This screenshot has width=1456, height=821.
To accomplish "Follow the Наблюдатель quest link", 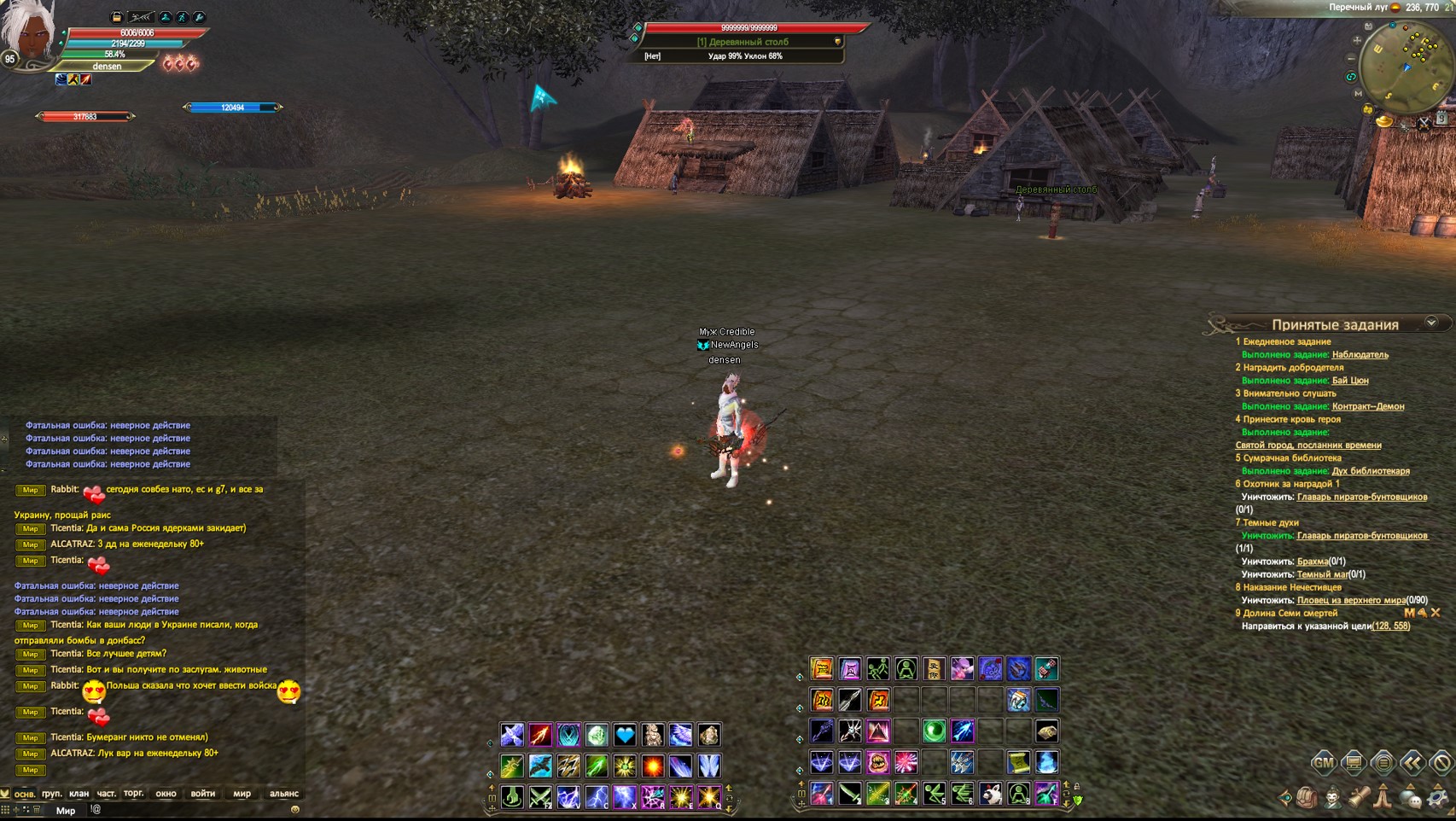I will point(1360,354).
